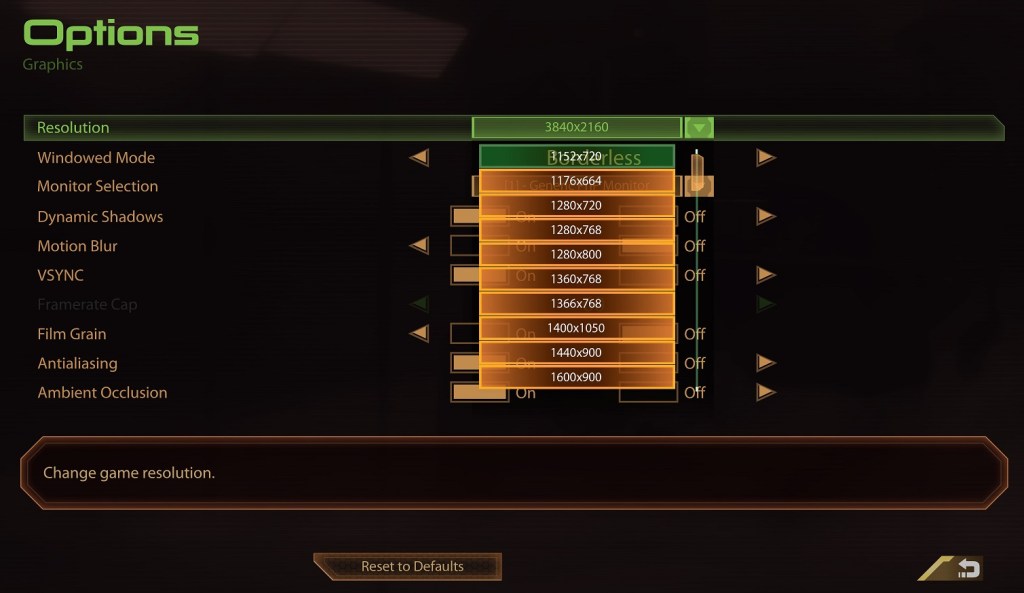Select the 1440x900 resolution option
1024x593 pixels.
click(x=577, y=353)
